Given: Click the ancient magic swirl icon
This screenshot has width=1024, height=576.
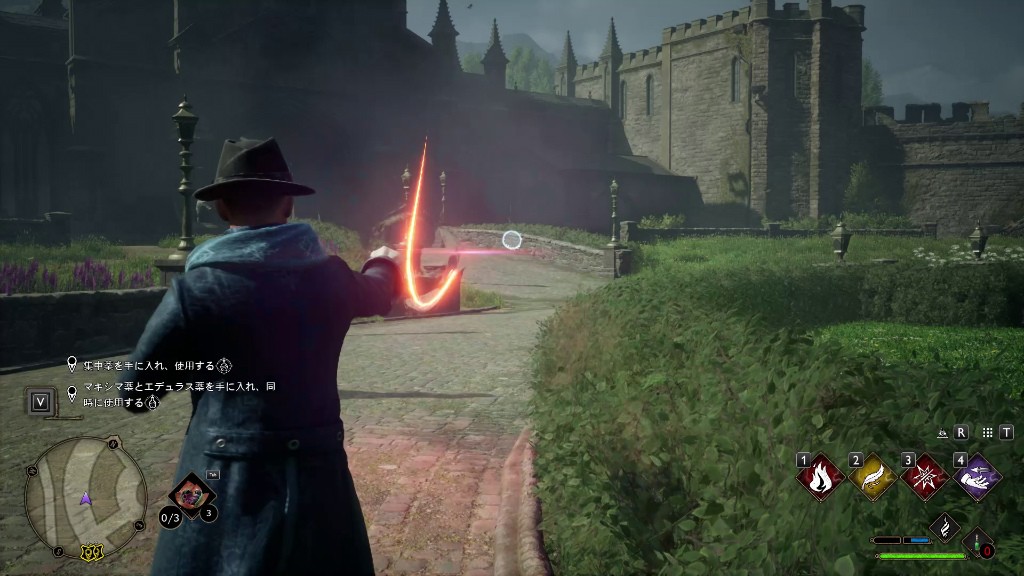Looking at the screenshot, I should coord(945,526).
